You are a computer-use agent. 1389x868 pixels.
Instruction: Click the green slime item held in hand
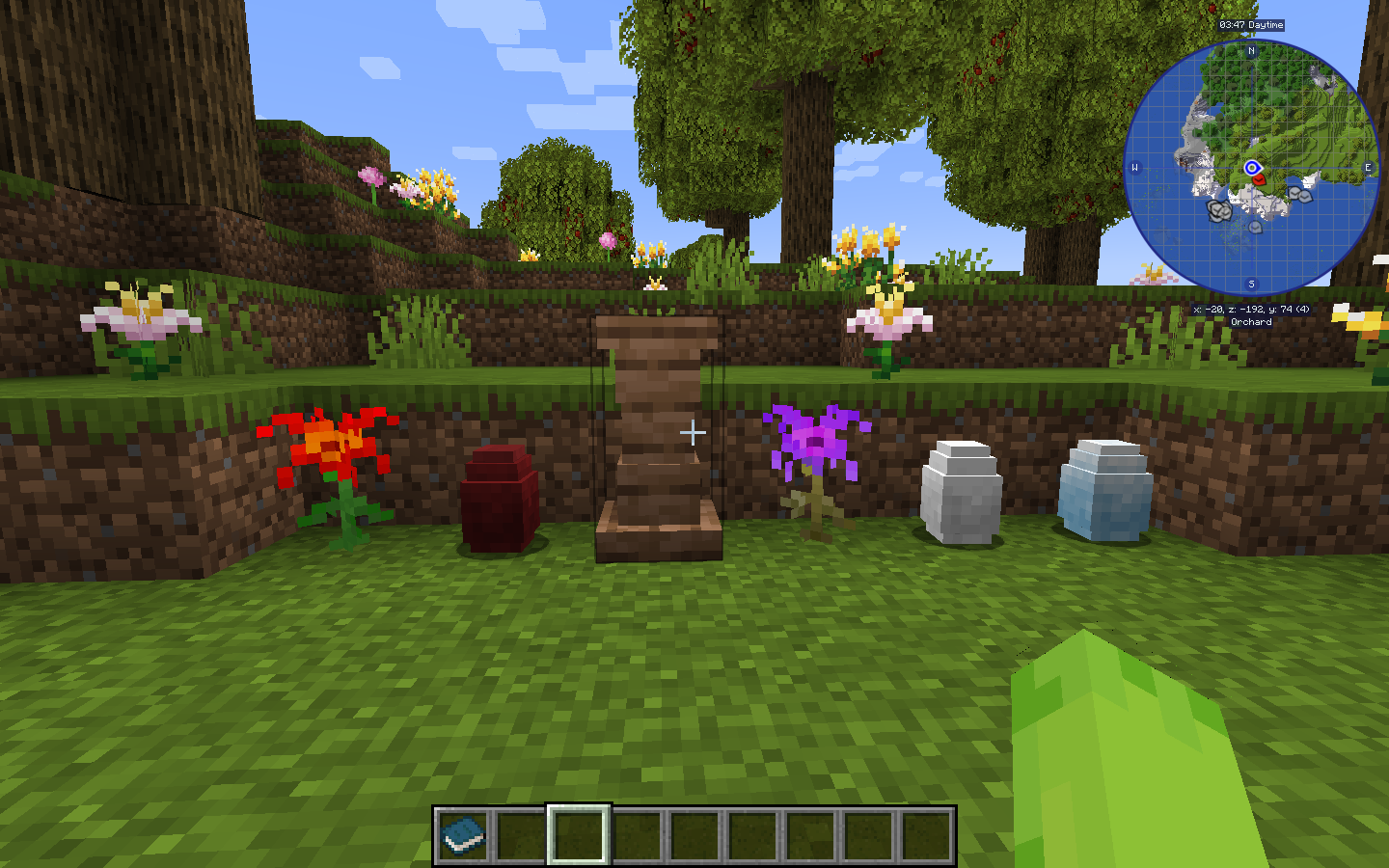click(1138, 762)
